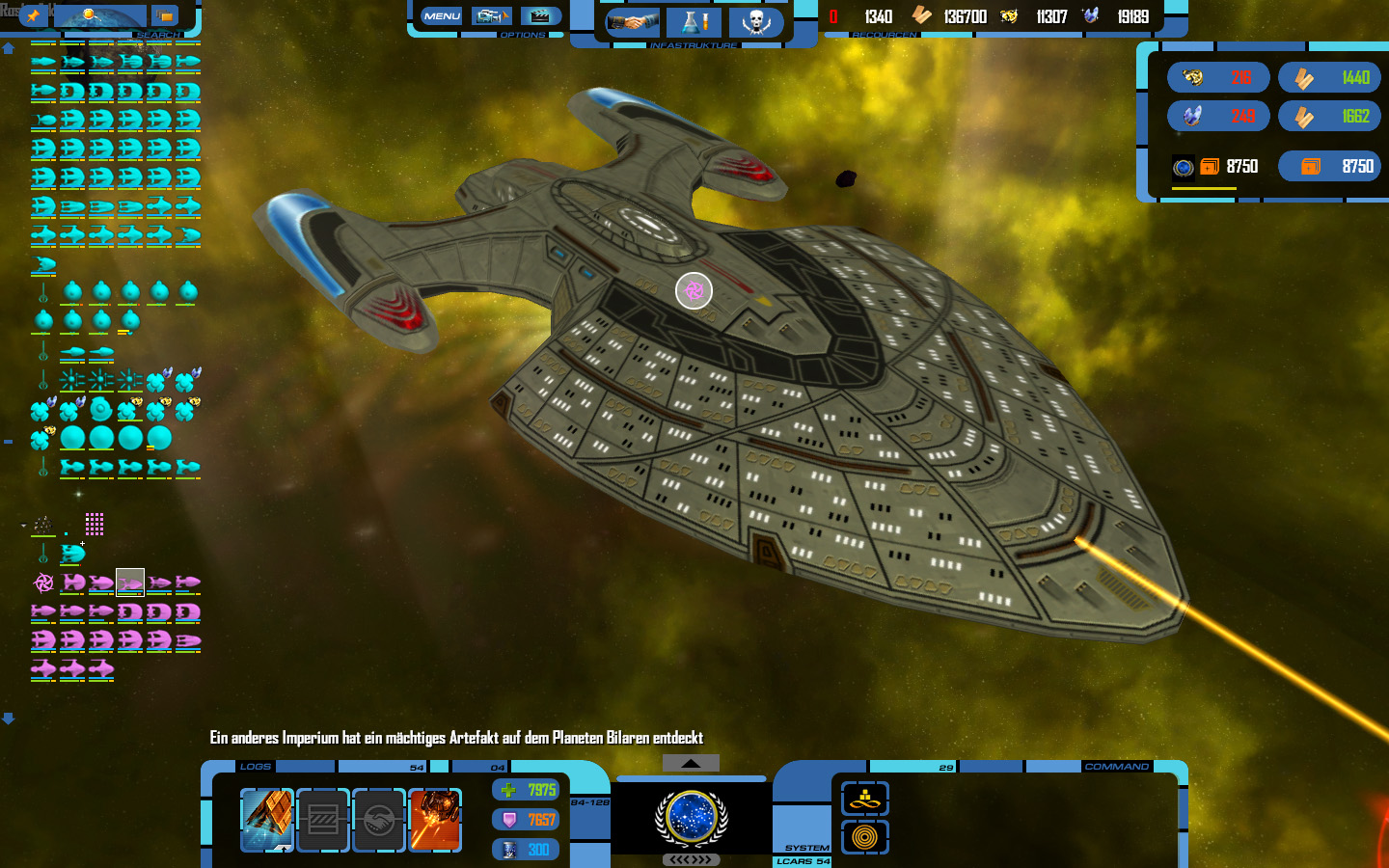Image resolution: width=1389 pixels, height=868 pixels.
Task: Open the pirate skull screen
Action: click(x=755, y=22)
